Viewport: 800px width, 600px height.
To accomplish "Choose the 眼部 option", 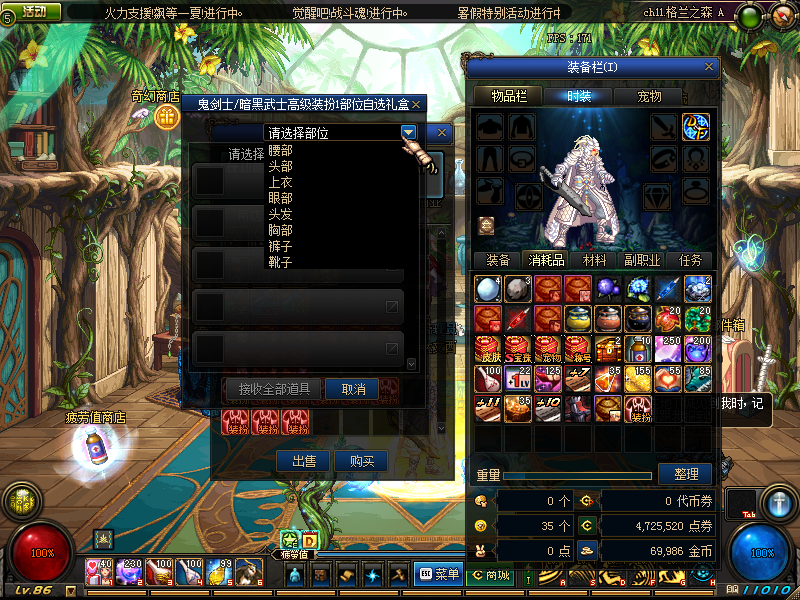I will pos(281,199).
